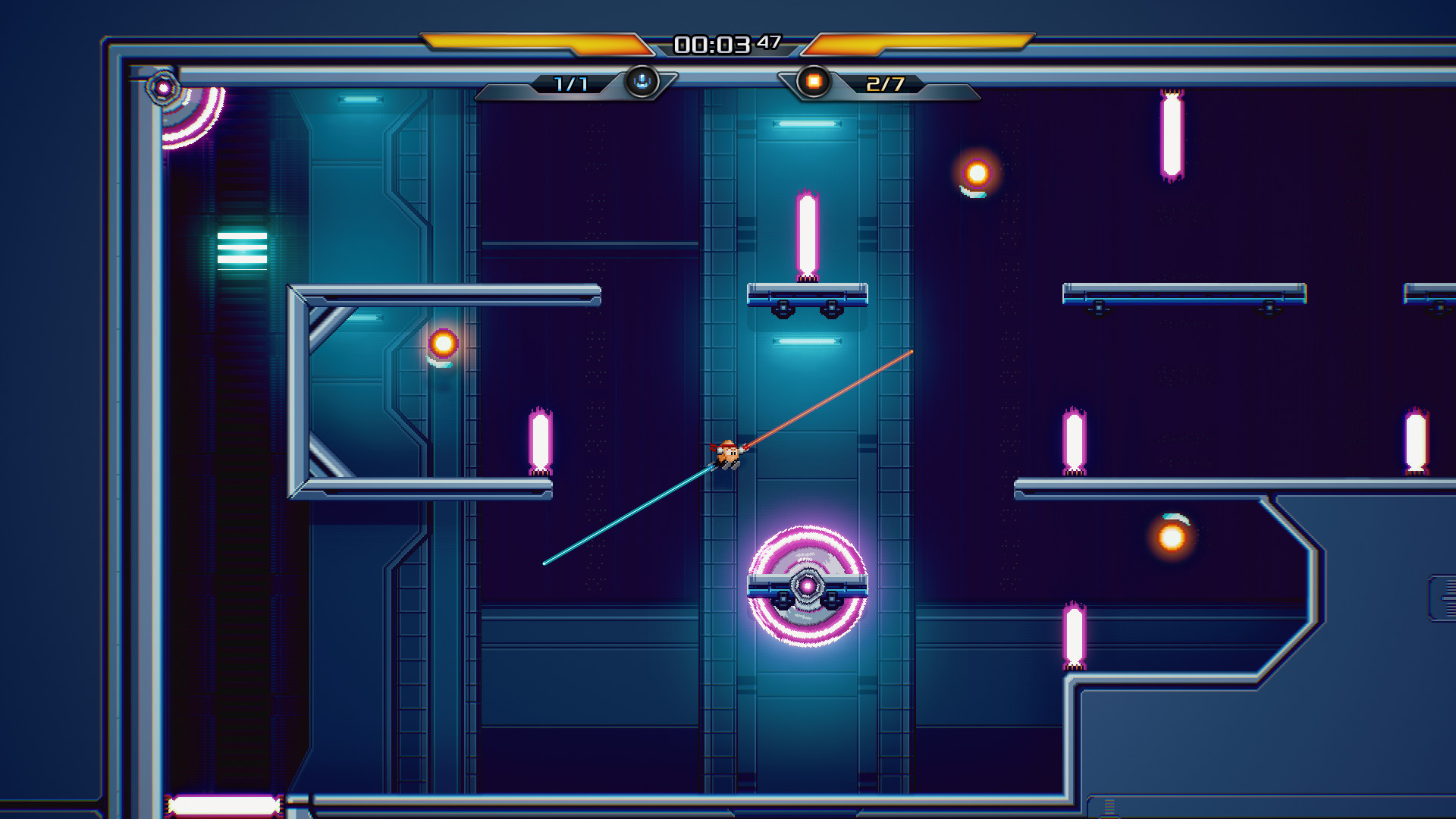1456x819 pixels.
Task: Click the orange orb inside the left alcove
Action: pyautogui.click(x=444, y=345)
